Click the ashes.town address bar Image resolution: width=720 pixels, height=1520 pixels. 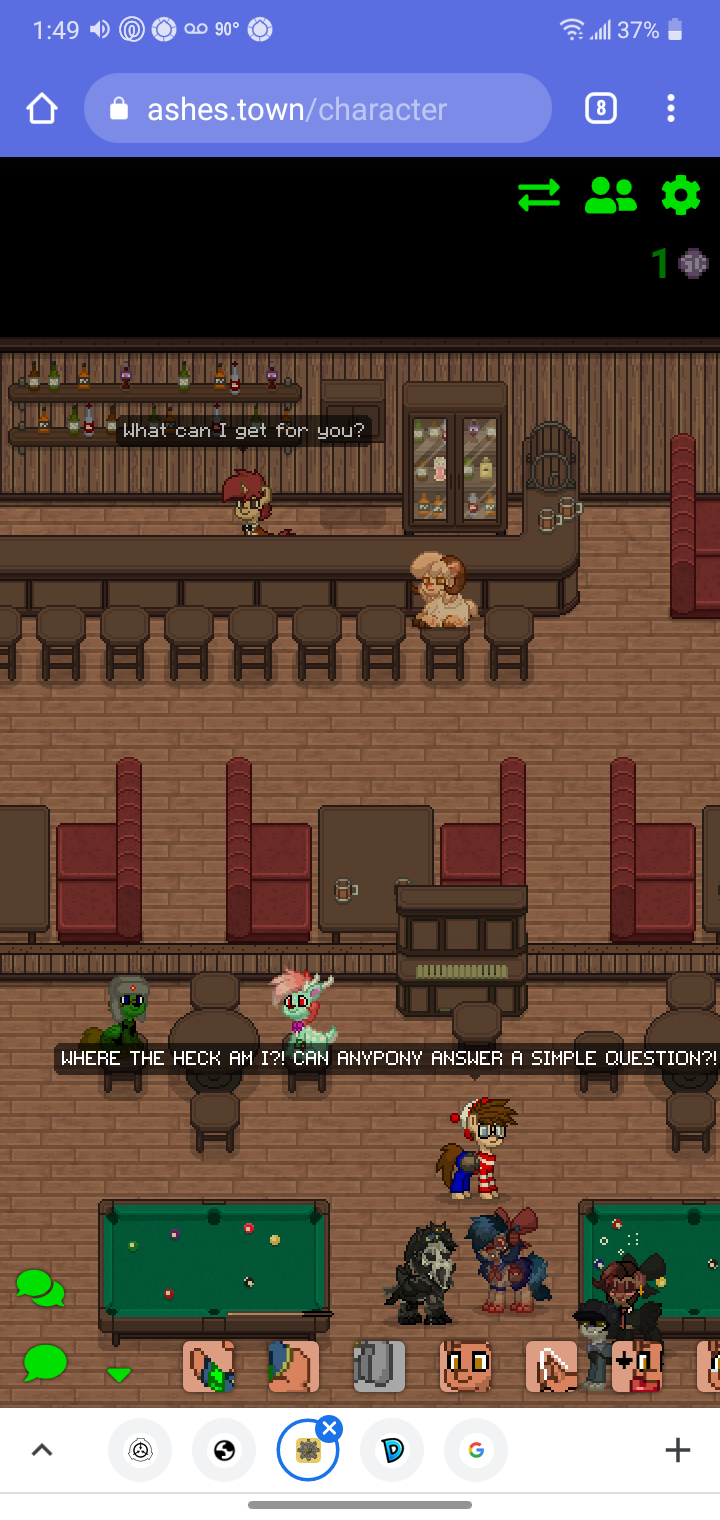point(318,108)
